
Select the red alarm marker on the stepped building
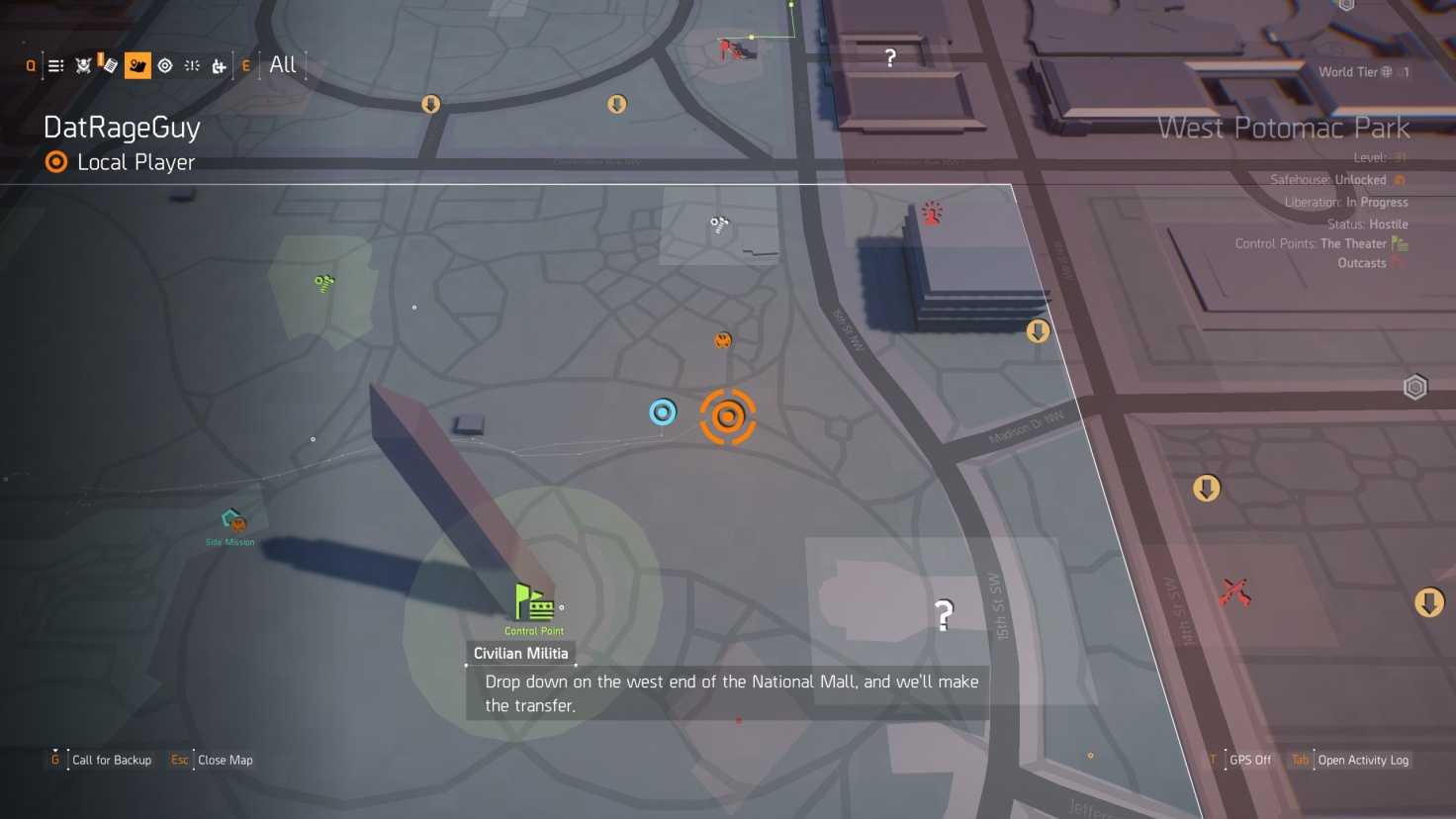click(932, 213)
